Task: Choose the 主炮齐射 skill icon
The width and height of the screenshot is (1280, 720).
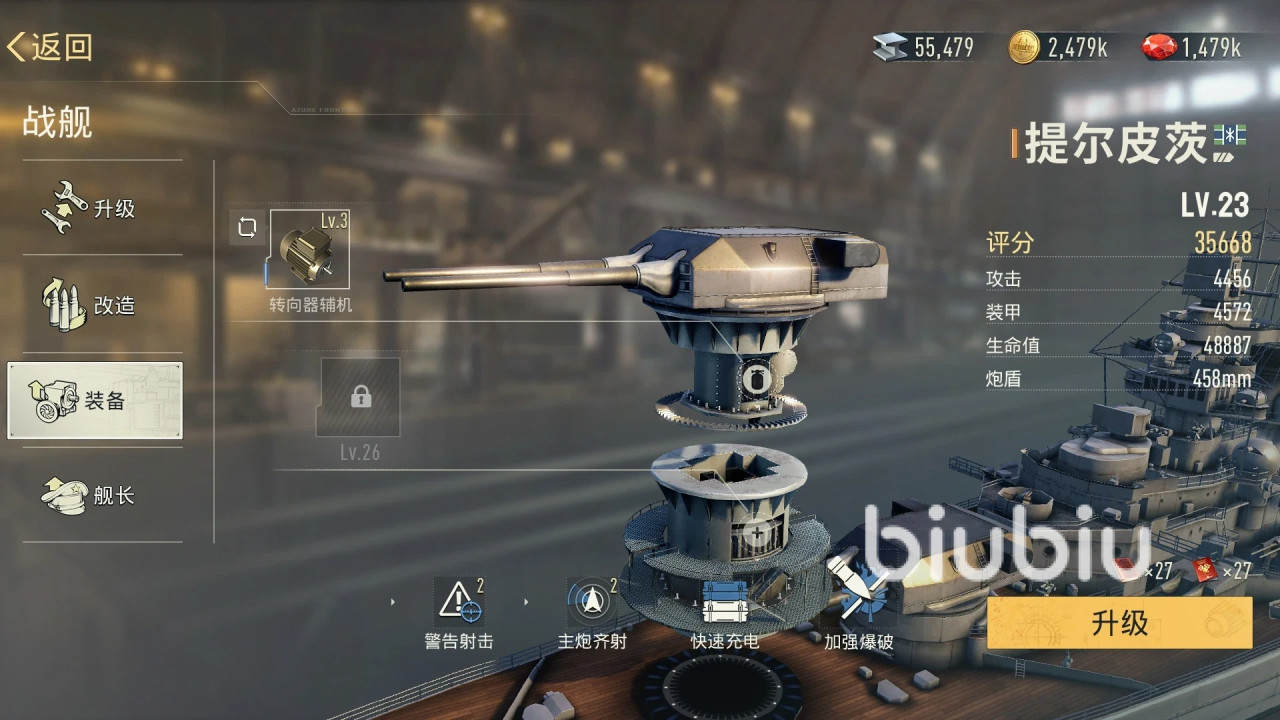Action: tap(591, 602)
